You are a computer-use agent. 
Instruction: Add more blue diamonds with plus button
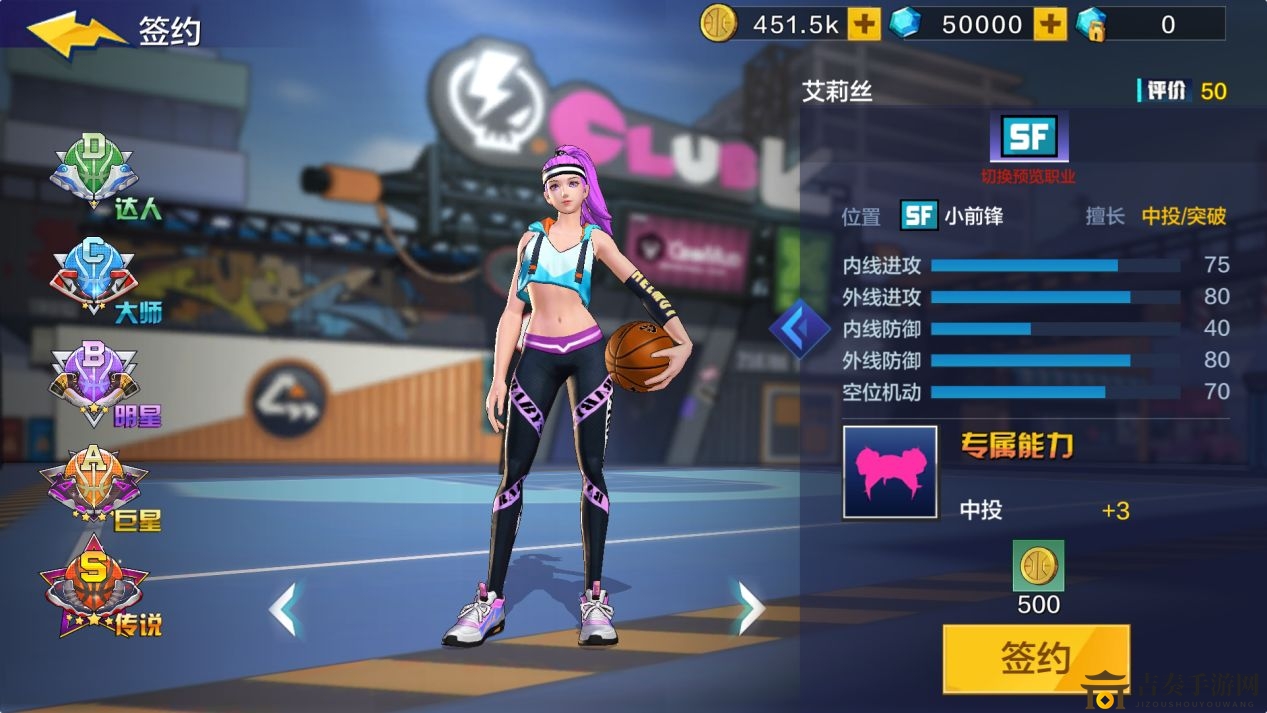[1050, 24]
